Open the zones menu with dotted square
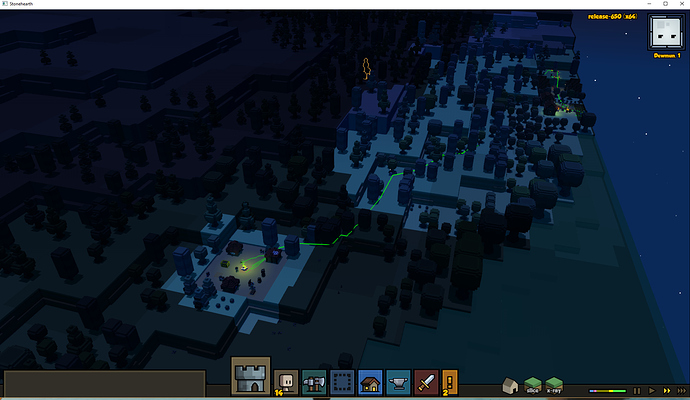 [x=341, y=381]
